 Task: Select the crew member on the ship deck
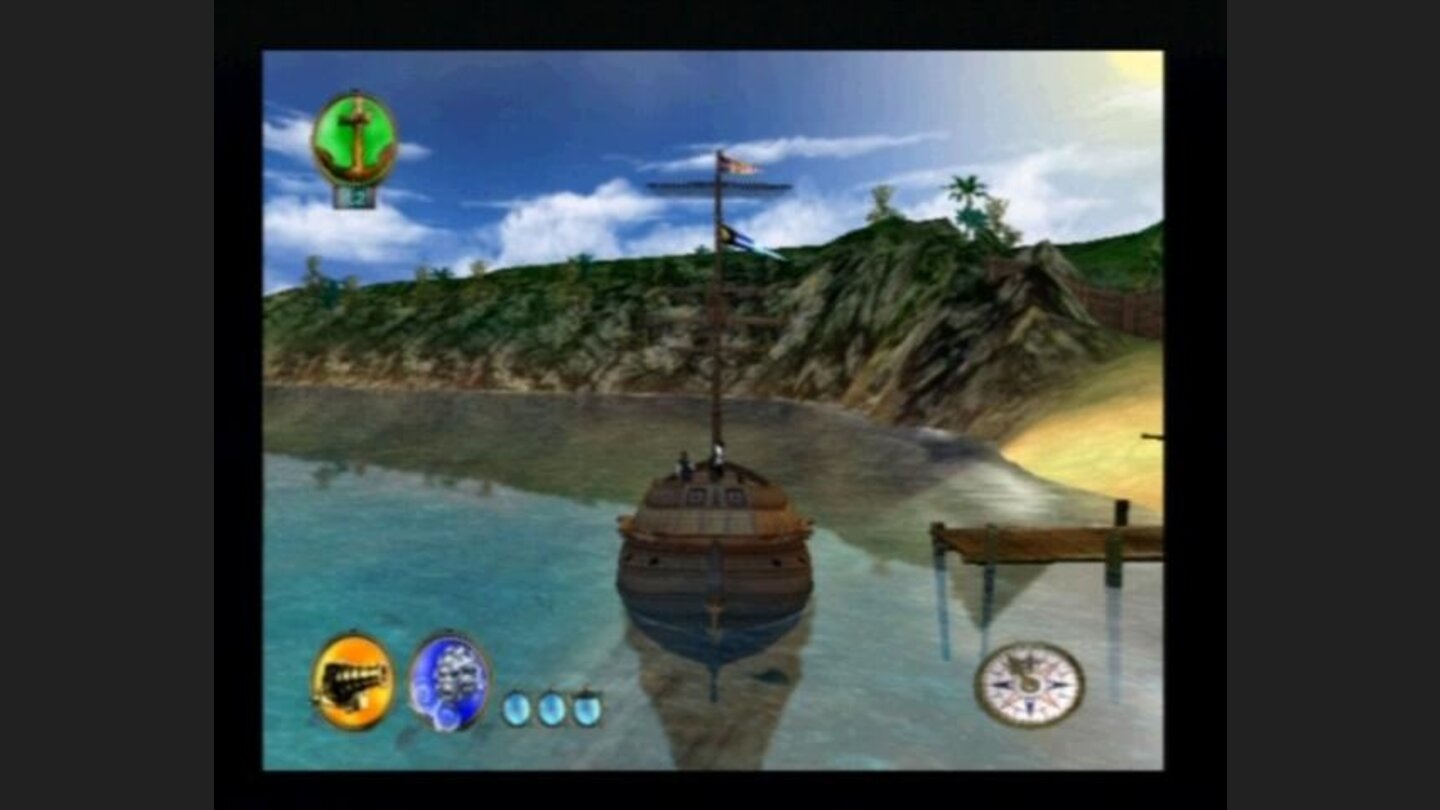pyautogui.click(x=684, y=463)
